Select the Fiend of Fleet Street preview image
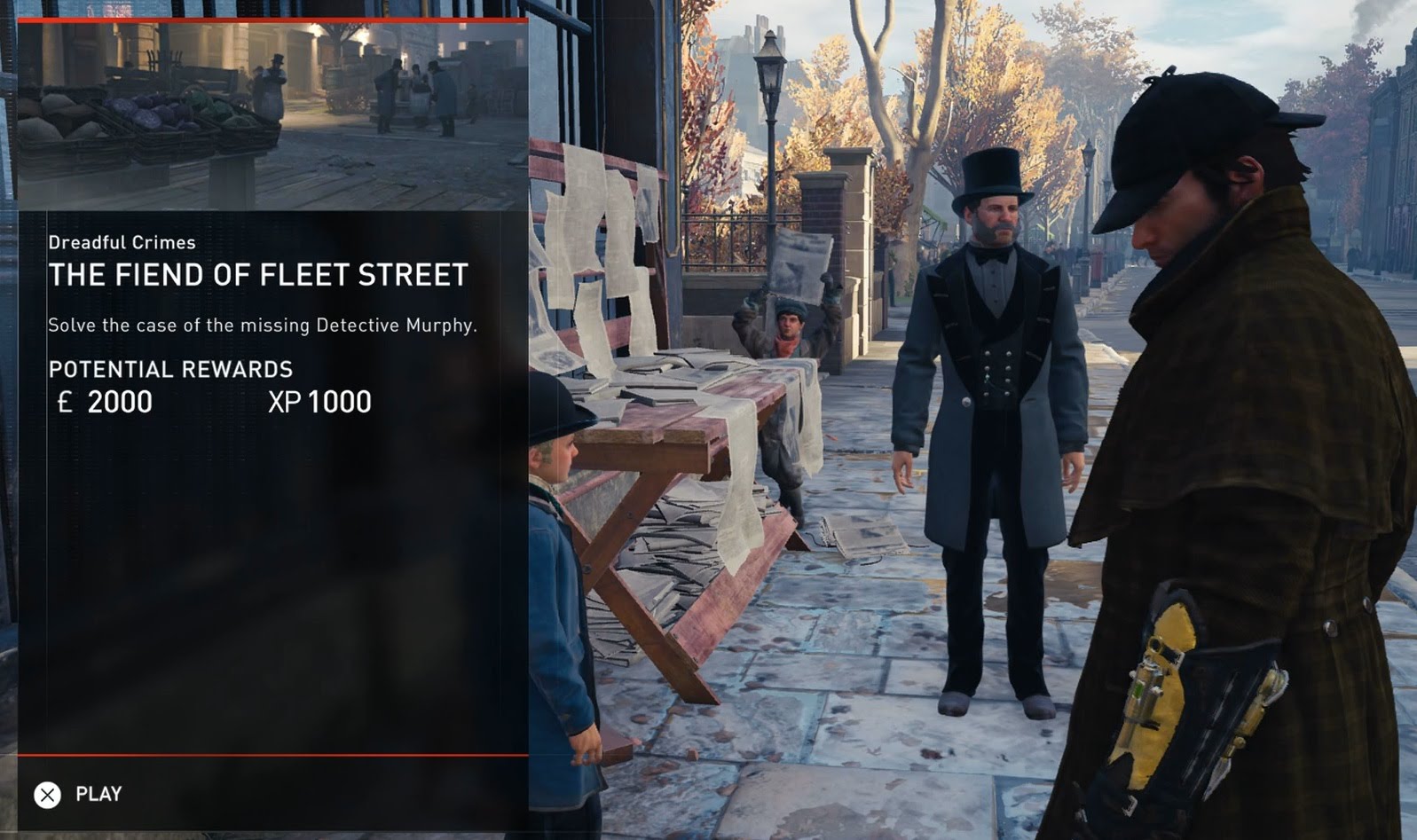The width and height of the screenshot is (1417, 840). click(x=272, y=115)
